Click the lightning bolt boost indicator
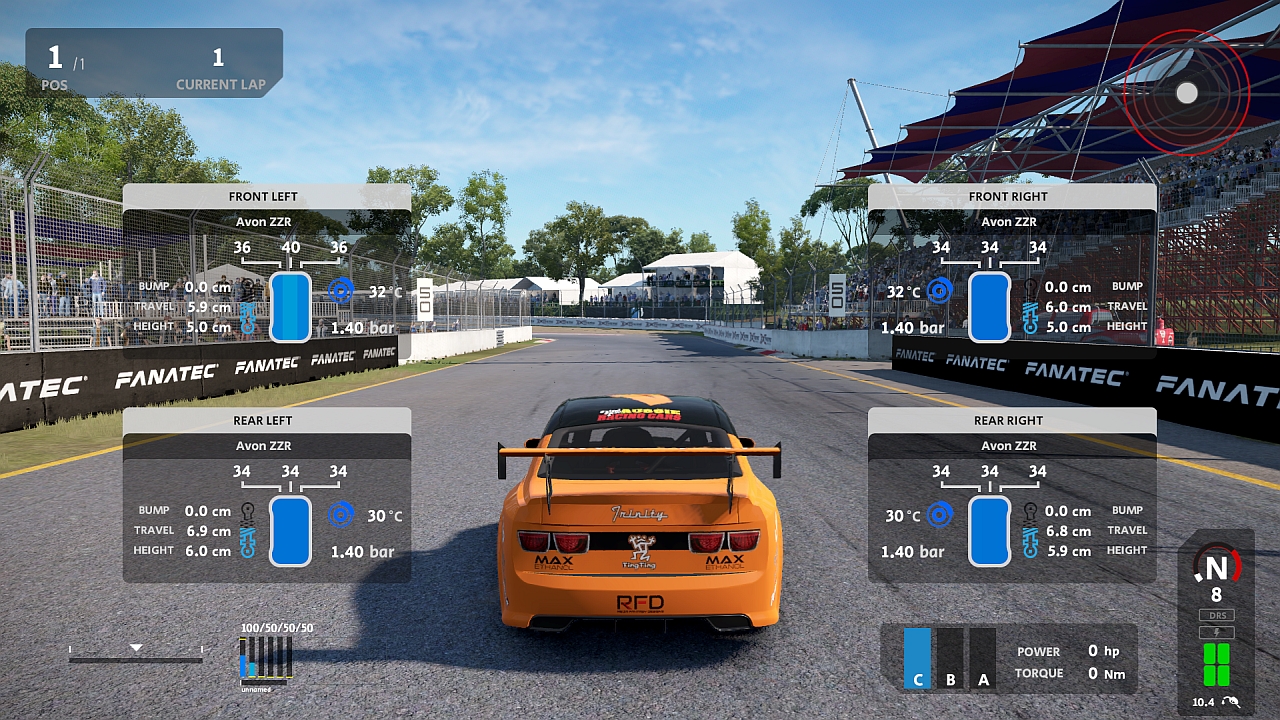 (x=1216, y=632)
